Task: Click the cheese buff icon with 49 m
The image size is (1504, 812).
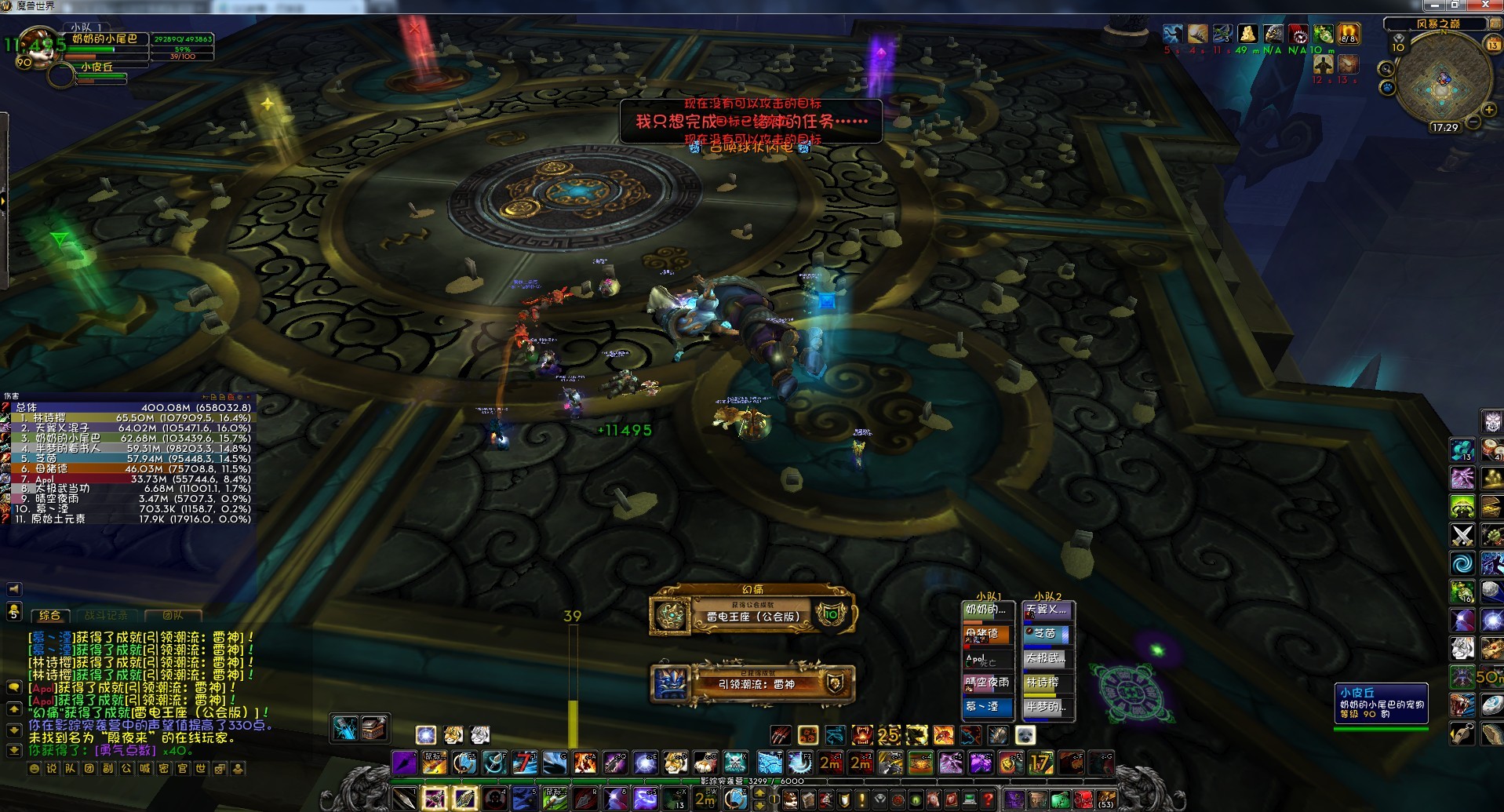Action: click(x=1247, y=34)
